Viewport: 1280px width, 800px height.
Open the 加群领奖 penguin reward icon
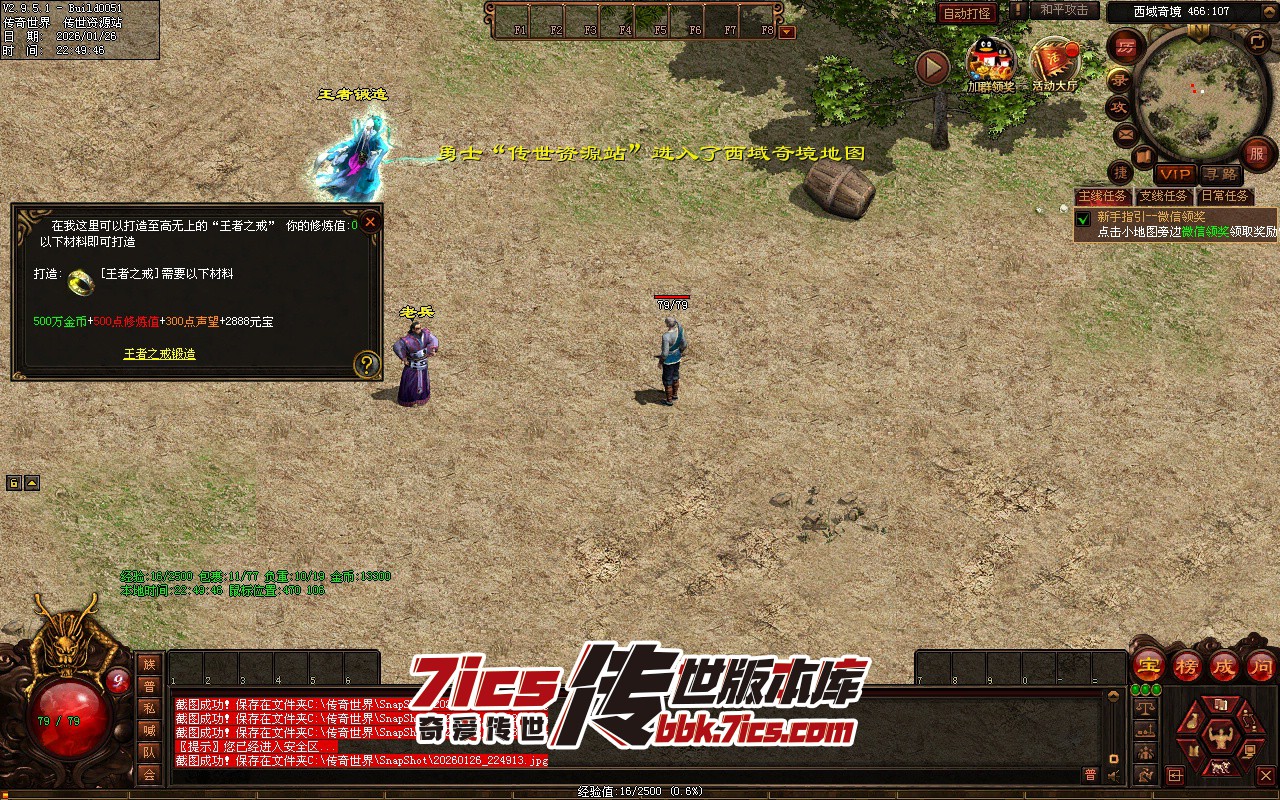pyautogui.click(x=990, y=63)
